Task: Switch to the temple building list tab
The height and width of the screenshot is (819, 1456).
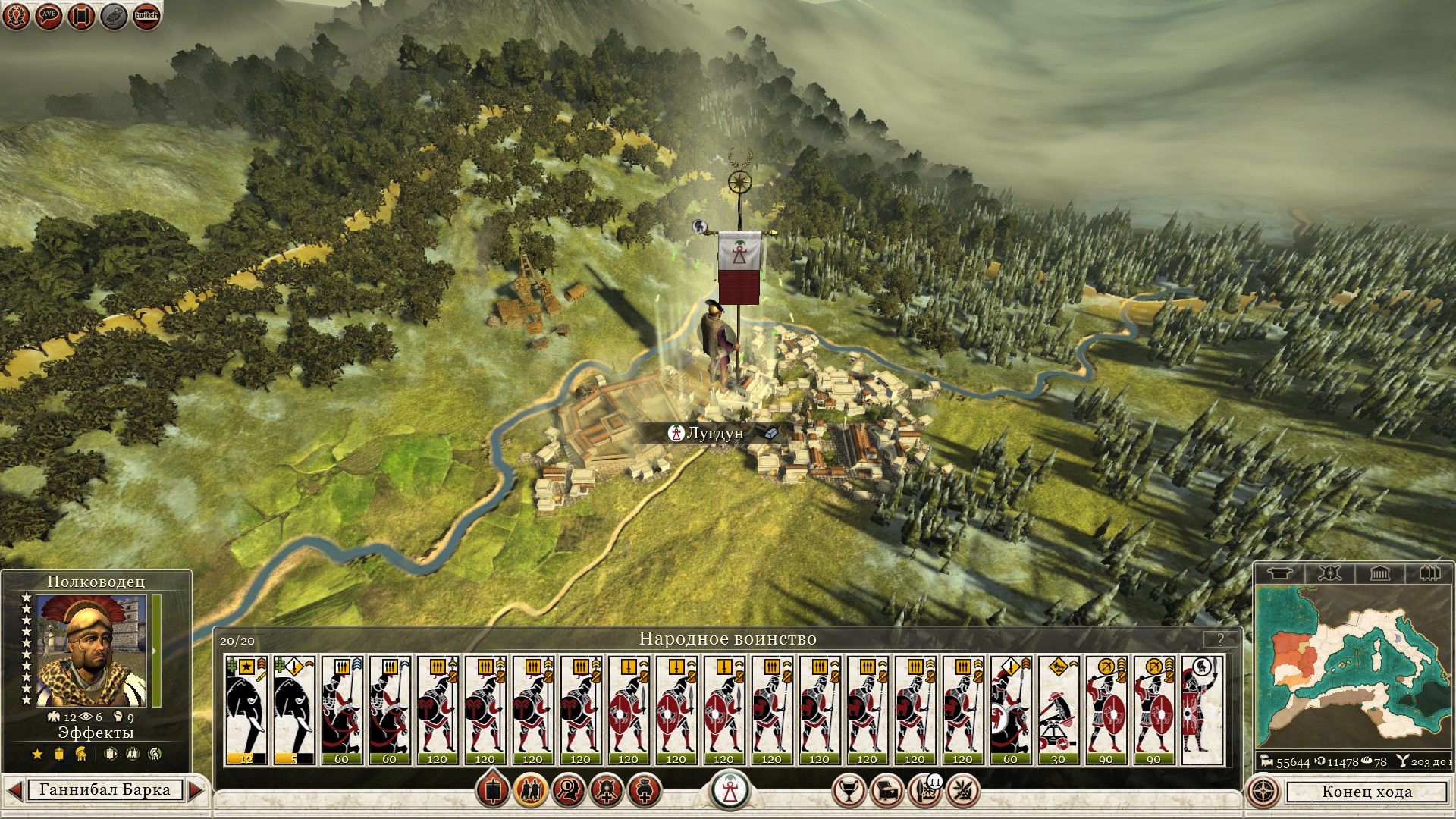Action: point(1379,573)
